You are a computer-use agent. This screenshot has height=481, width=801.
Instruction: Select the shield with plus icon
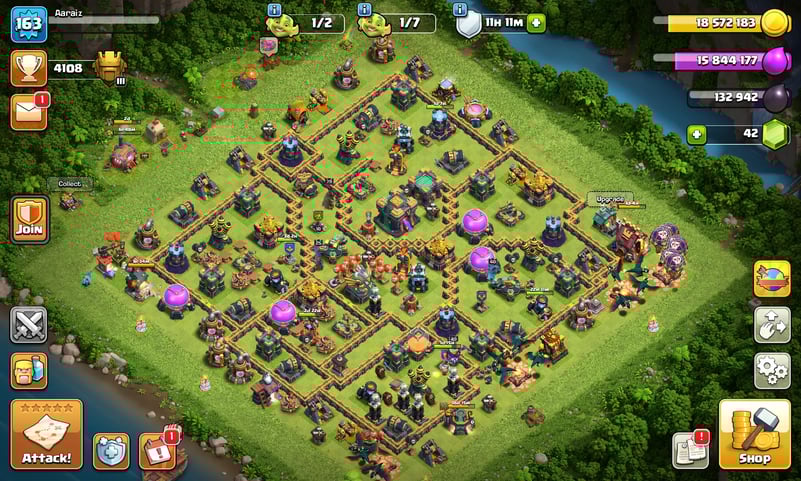pos(110,451)
